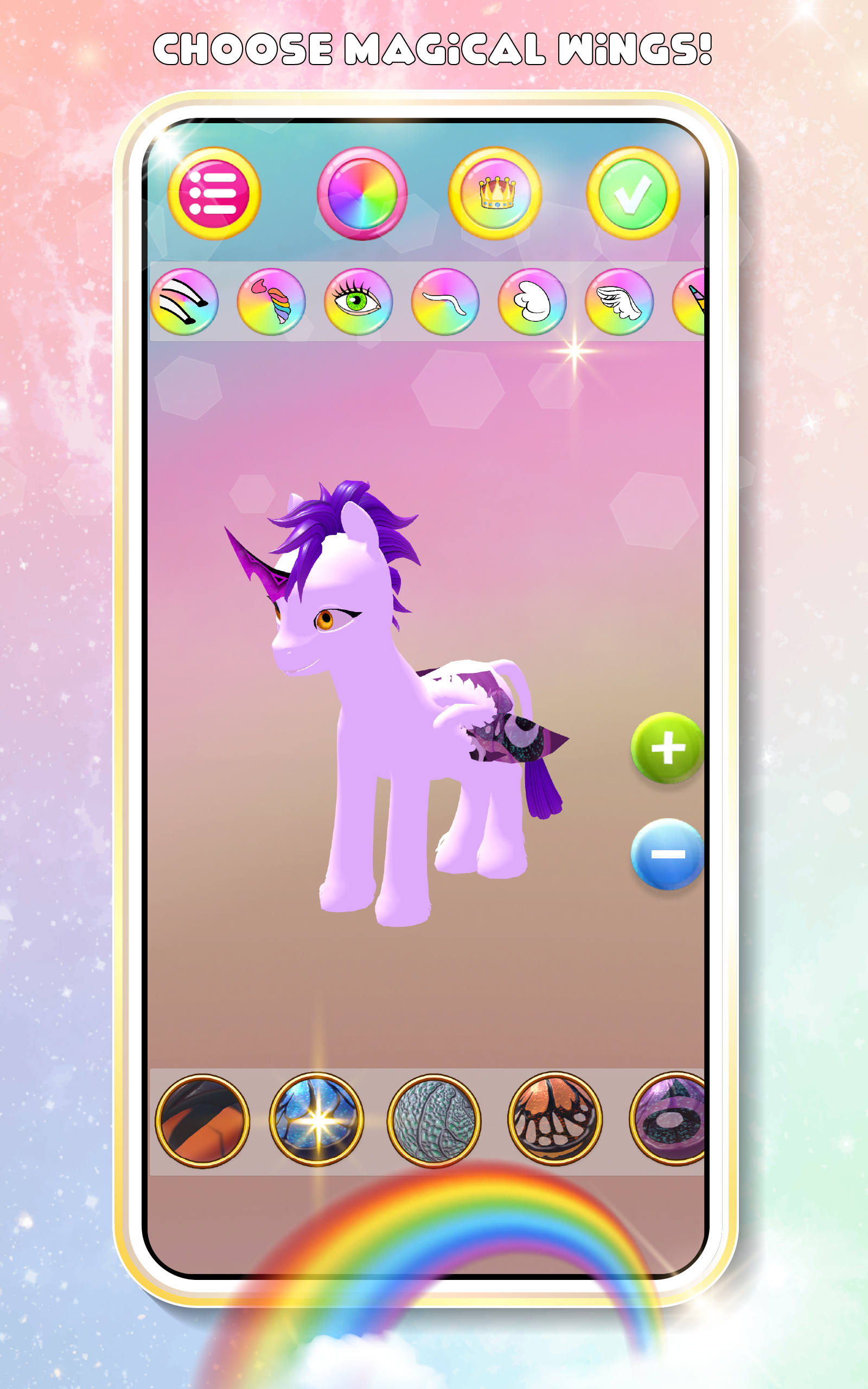Select the feathered wings category icon
Image resolution: width=868 pixels, height=1389 pixels.
click(x=617, y=304)
